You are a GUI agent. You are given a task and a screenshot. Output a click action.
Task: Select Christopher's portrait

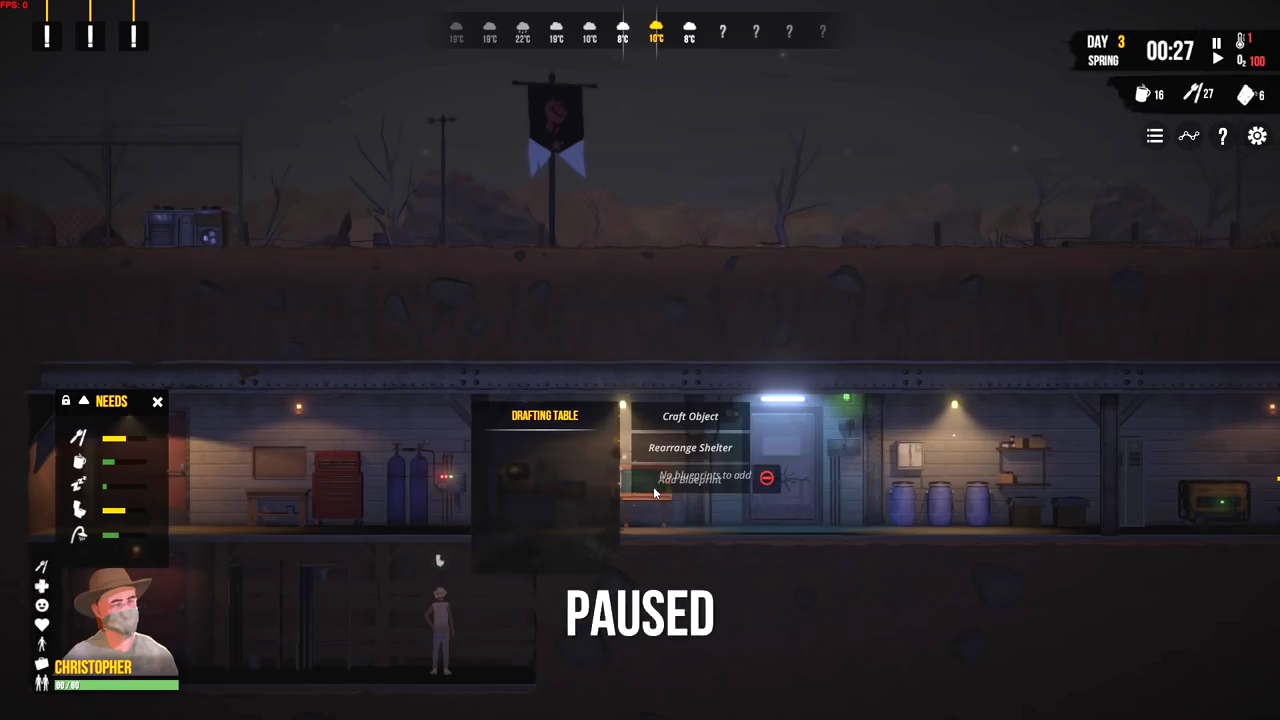(x=118, y=615)
